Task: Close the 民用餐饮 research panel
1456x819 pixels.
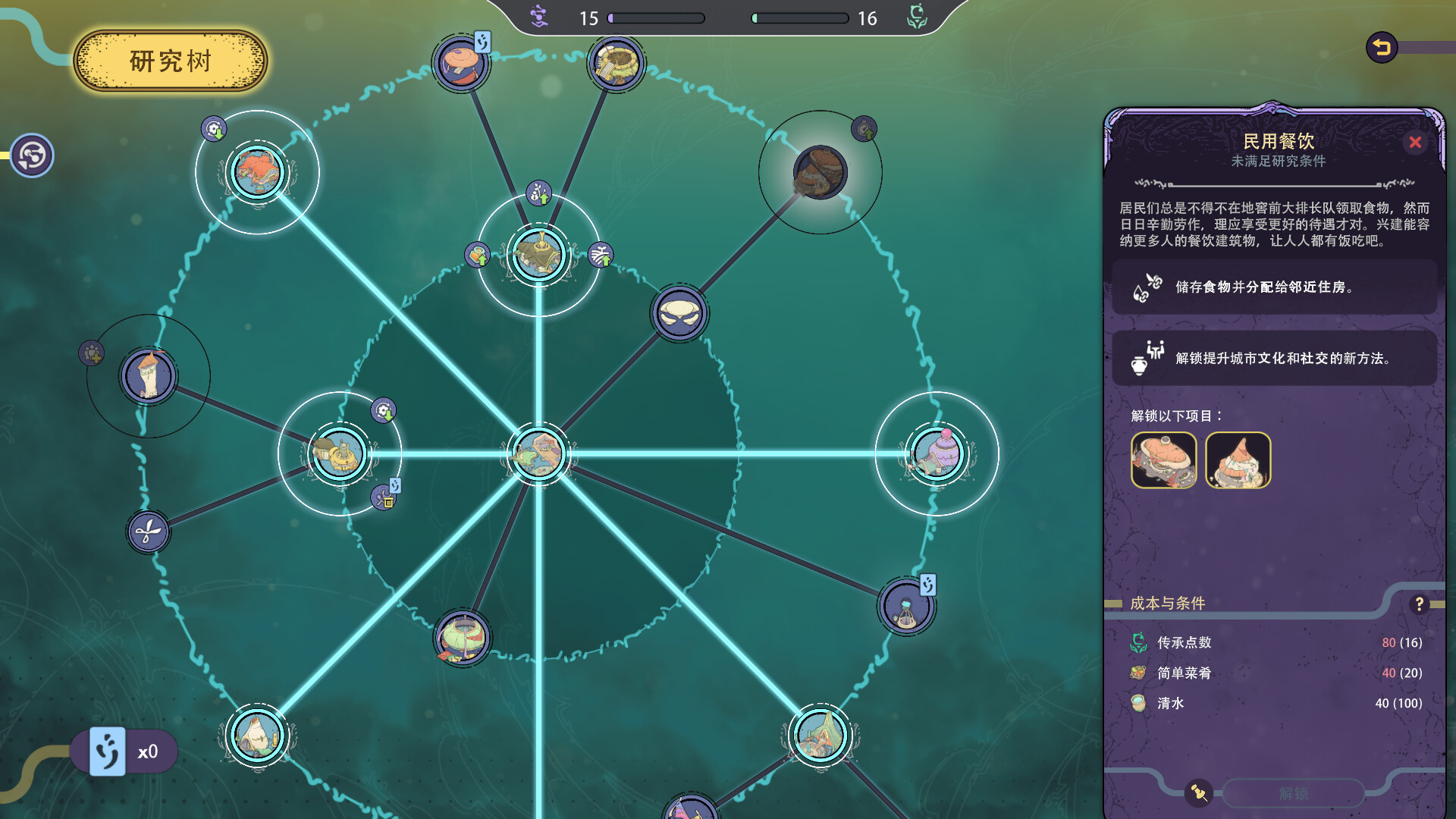Action: pyautogui.click(x=1414, y=143)
